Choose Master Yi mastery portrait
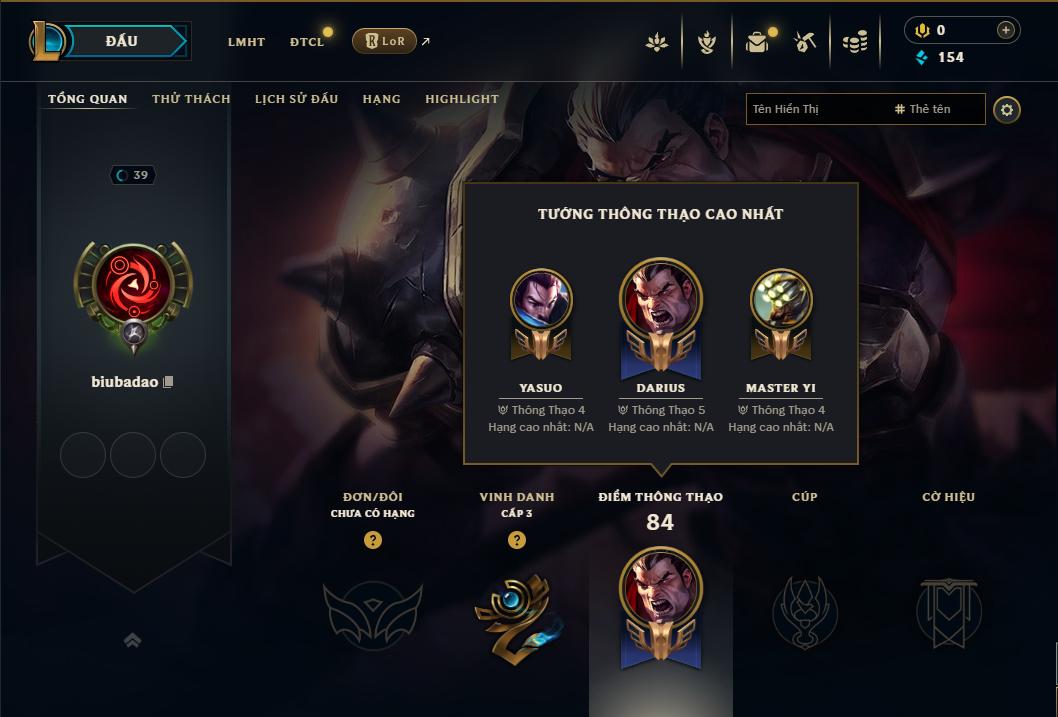 tap(781, 300)
